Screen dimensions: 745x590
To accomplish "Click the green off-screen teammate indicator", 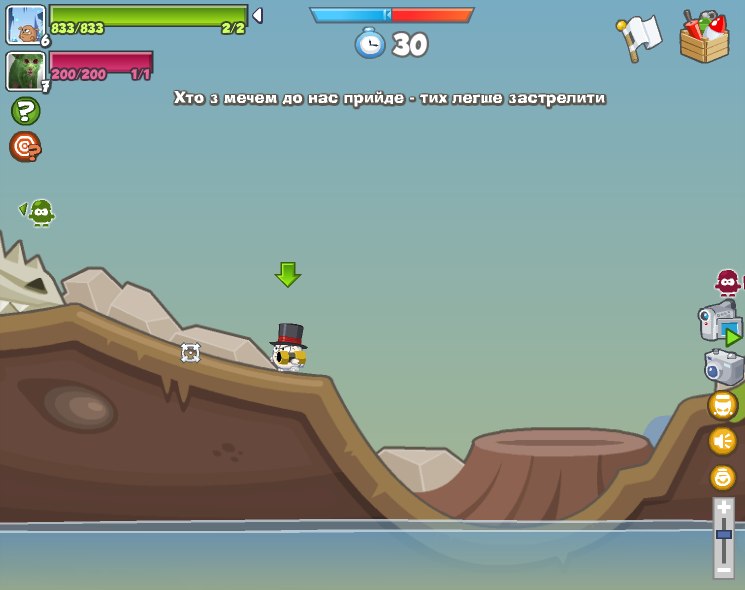I will point(39,212).
